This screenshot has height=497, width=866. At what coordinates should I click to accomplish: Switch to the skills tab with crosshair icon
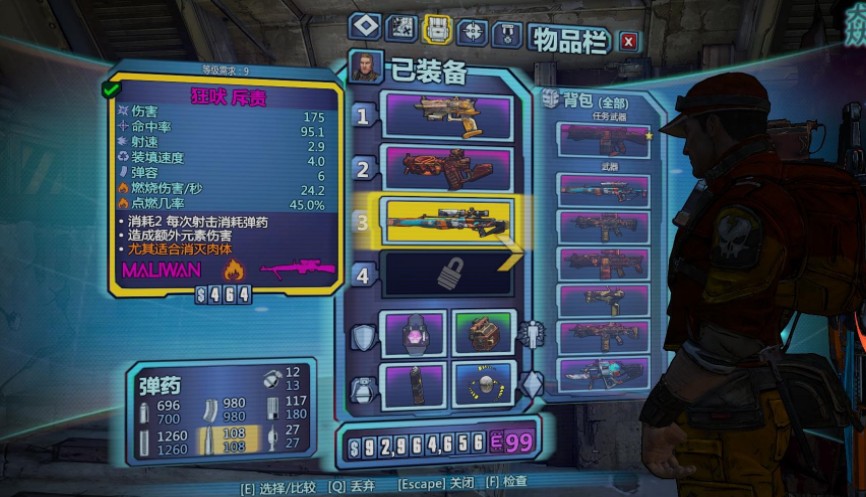point(472,30)
